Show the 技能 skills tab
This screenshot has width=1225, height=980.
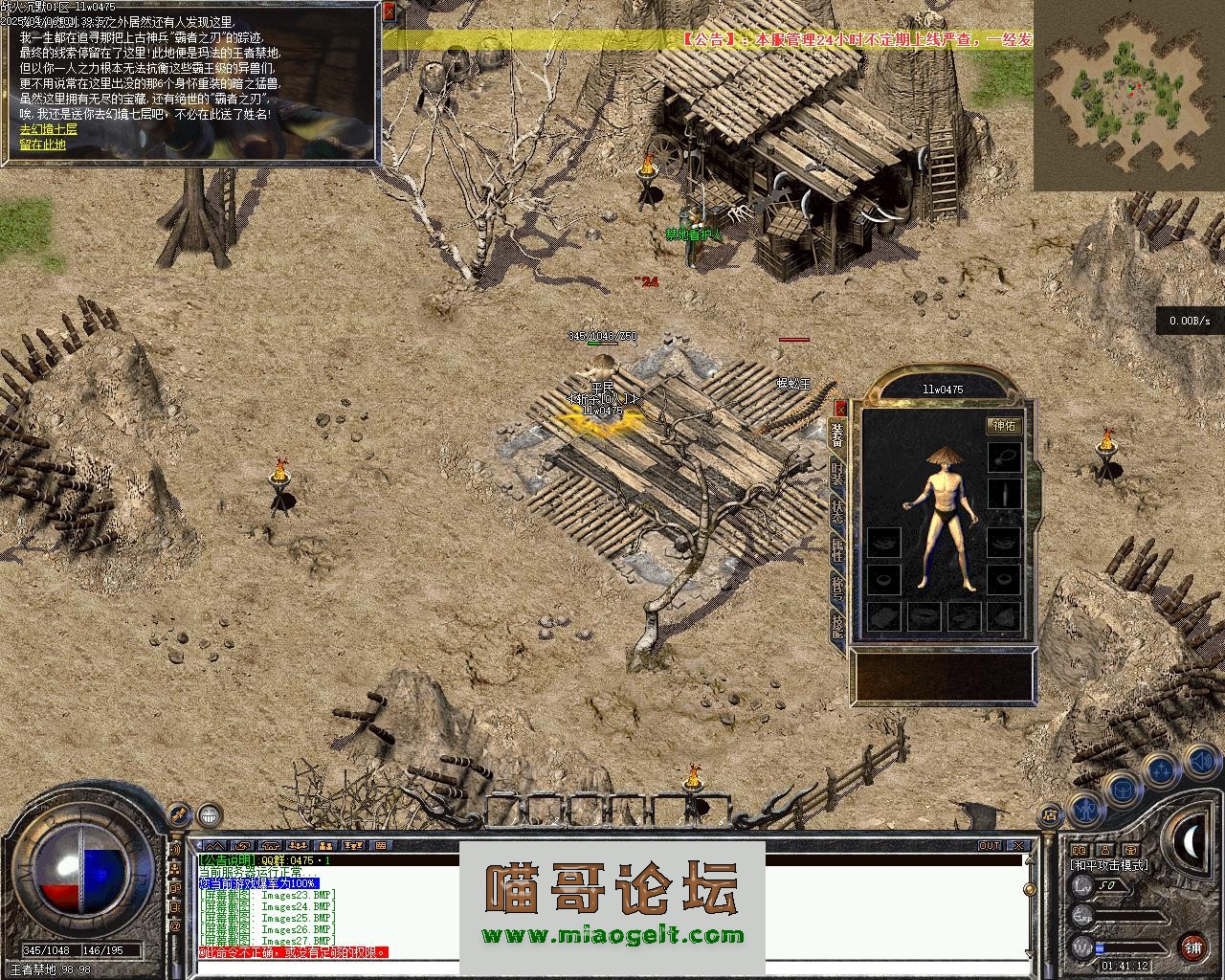click(x=837, y=626)
